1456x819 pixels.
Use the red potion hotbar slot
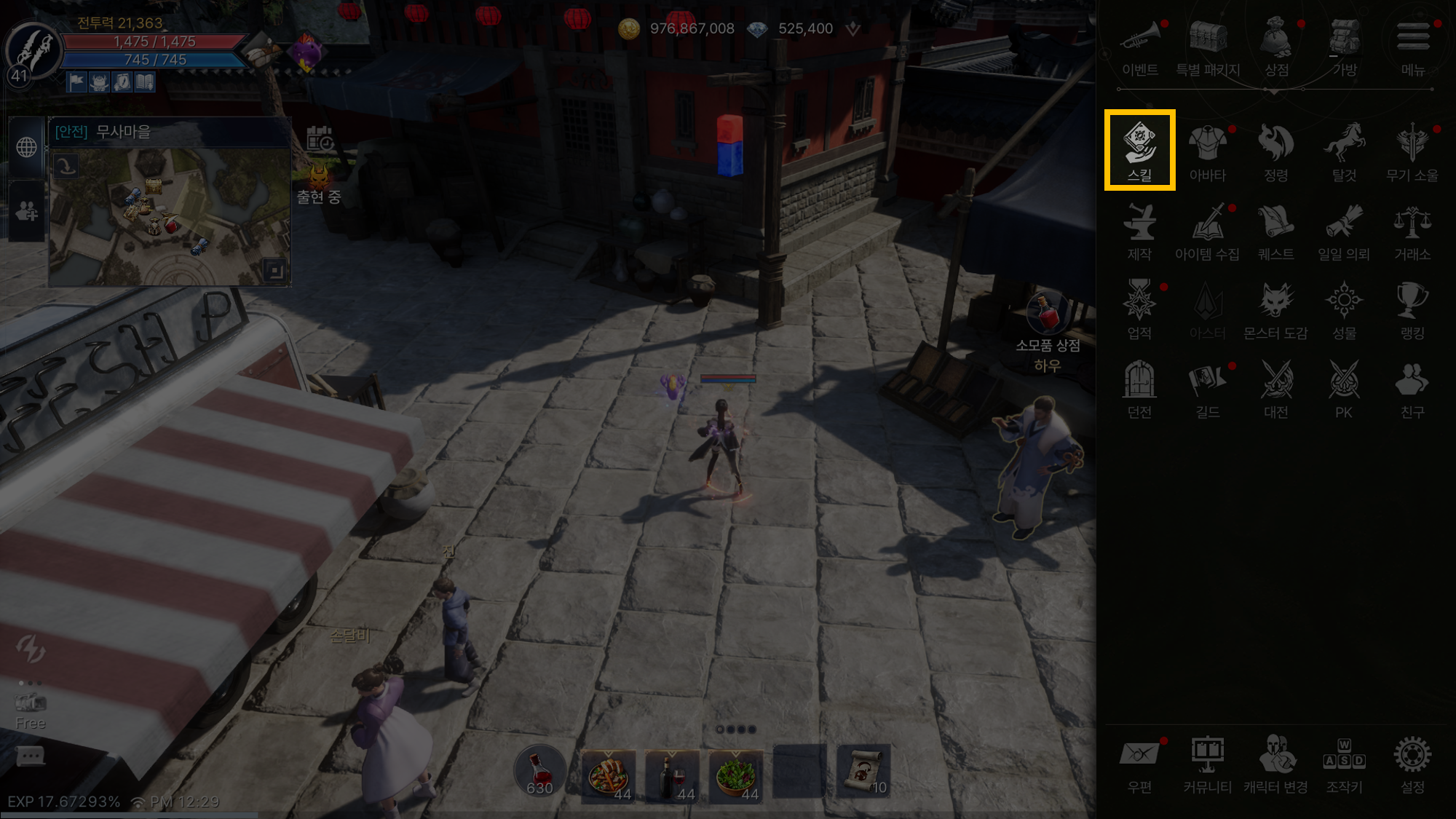[x=539, y=772]
